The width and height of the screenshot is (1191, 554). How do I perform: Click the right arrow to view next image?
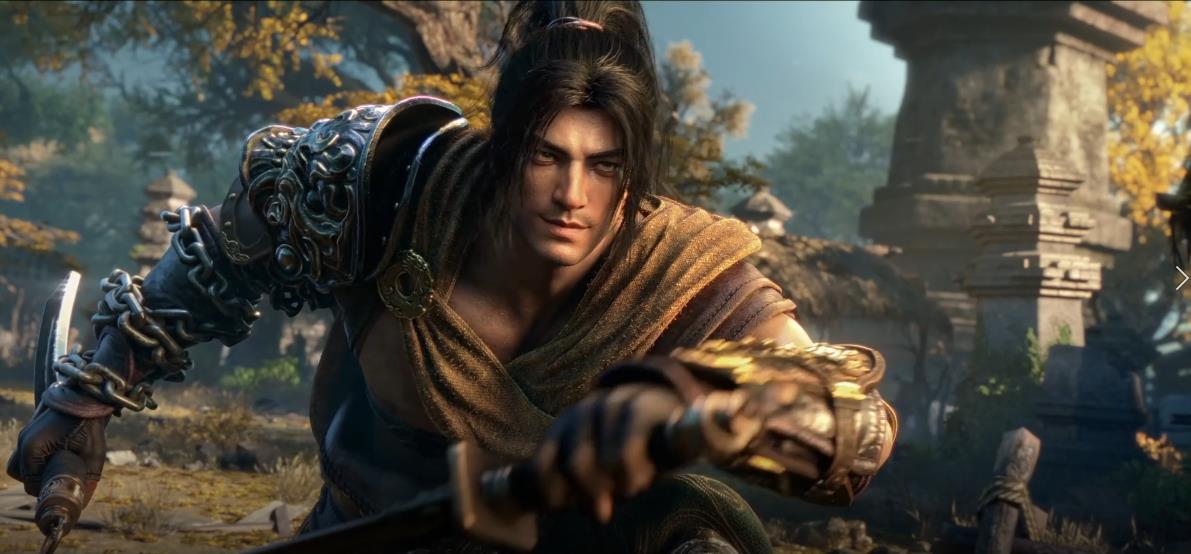(x=1181, y=278)
